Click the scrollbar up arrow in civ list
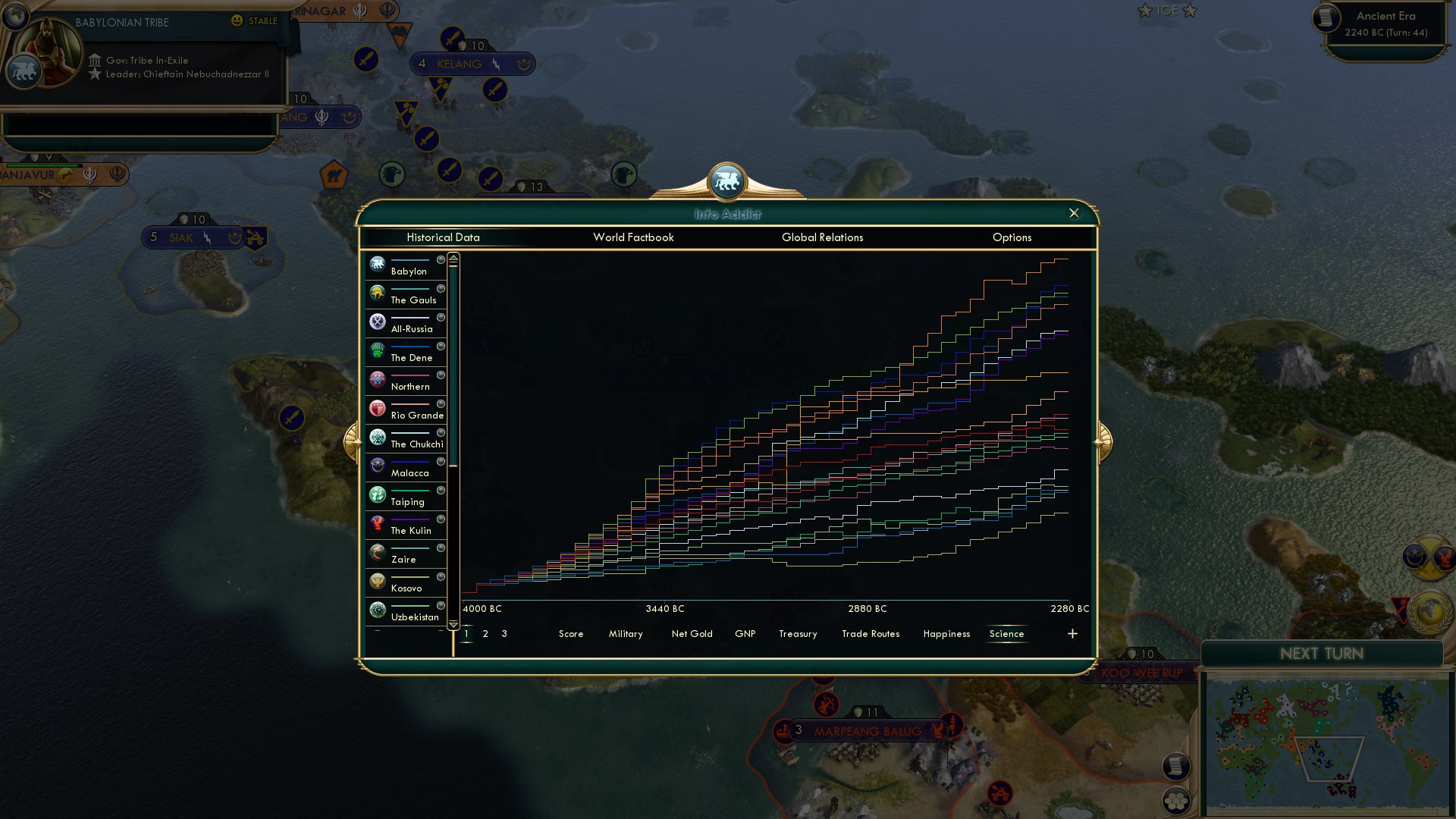 tap(453, 258)
